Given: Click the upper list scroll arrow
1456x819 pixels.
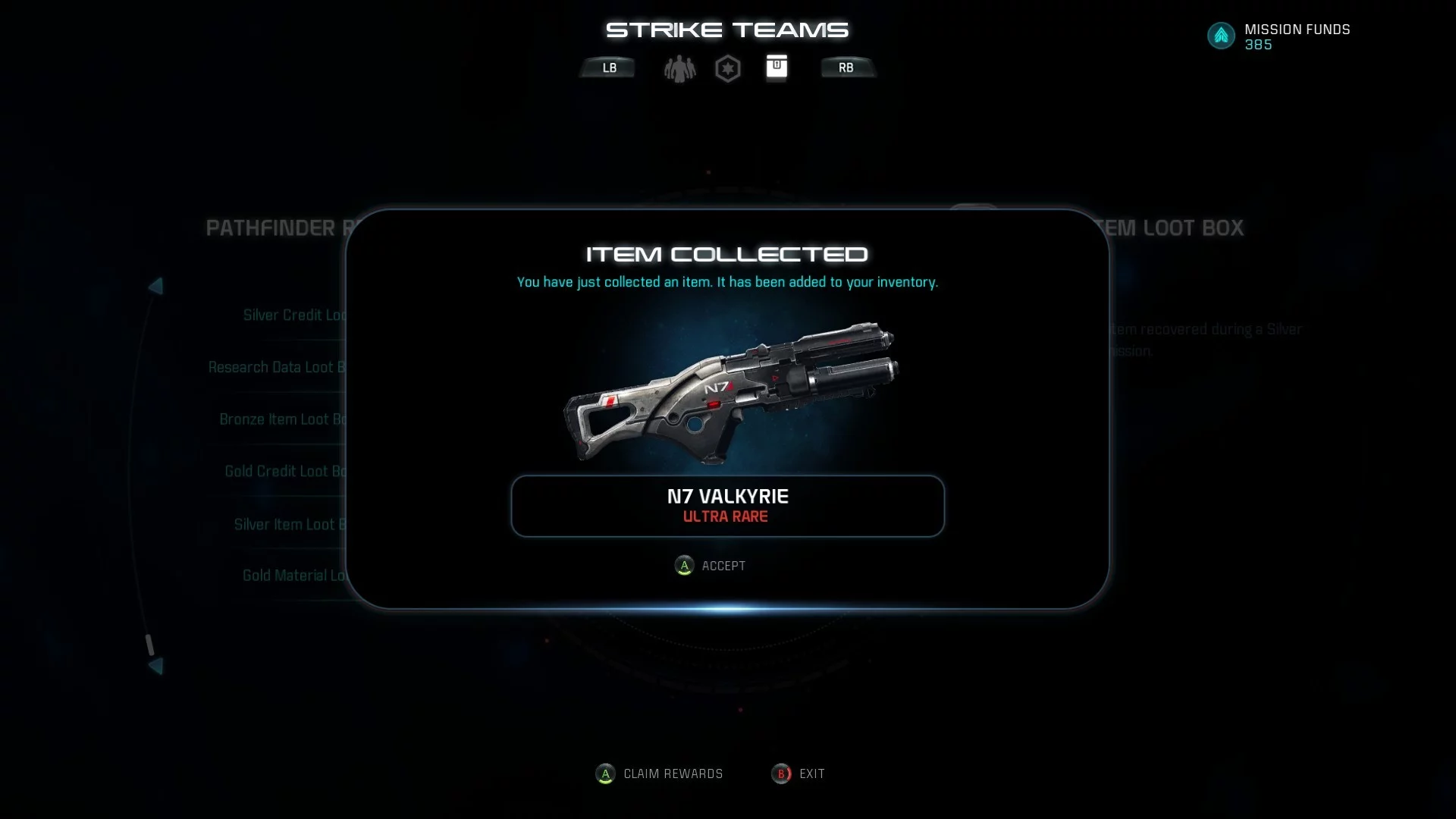Looking at the screenshot, I should pyautogui.click(x=156, y=287).
